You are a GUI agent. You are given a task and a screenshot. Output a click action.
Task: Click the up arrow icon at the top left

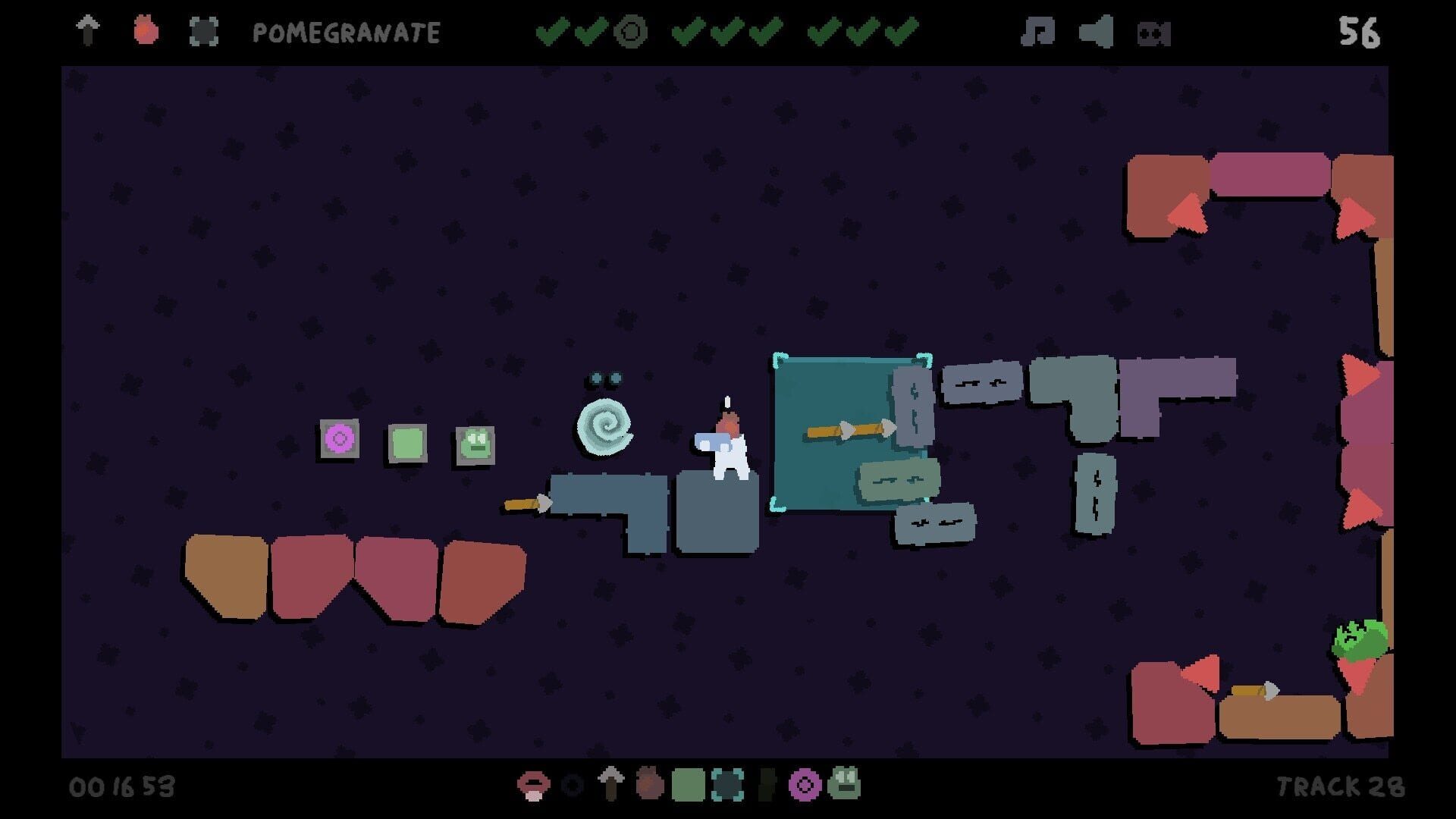point(89,32)
